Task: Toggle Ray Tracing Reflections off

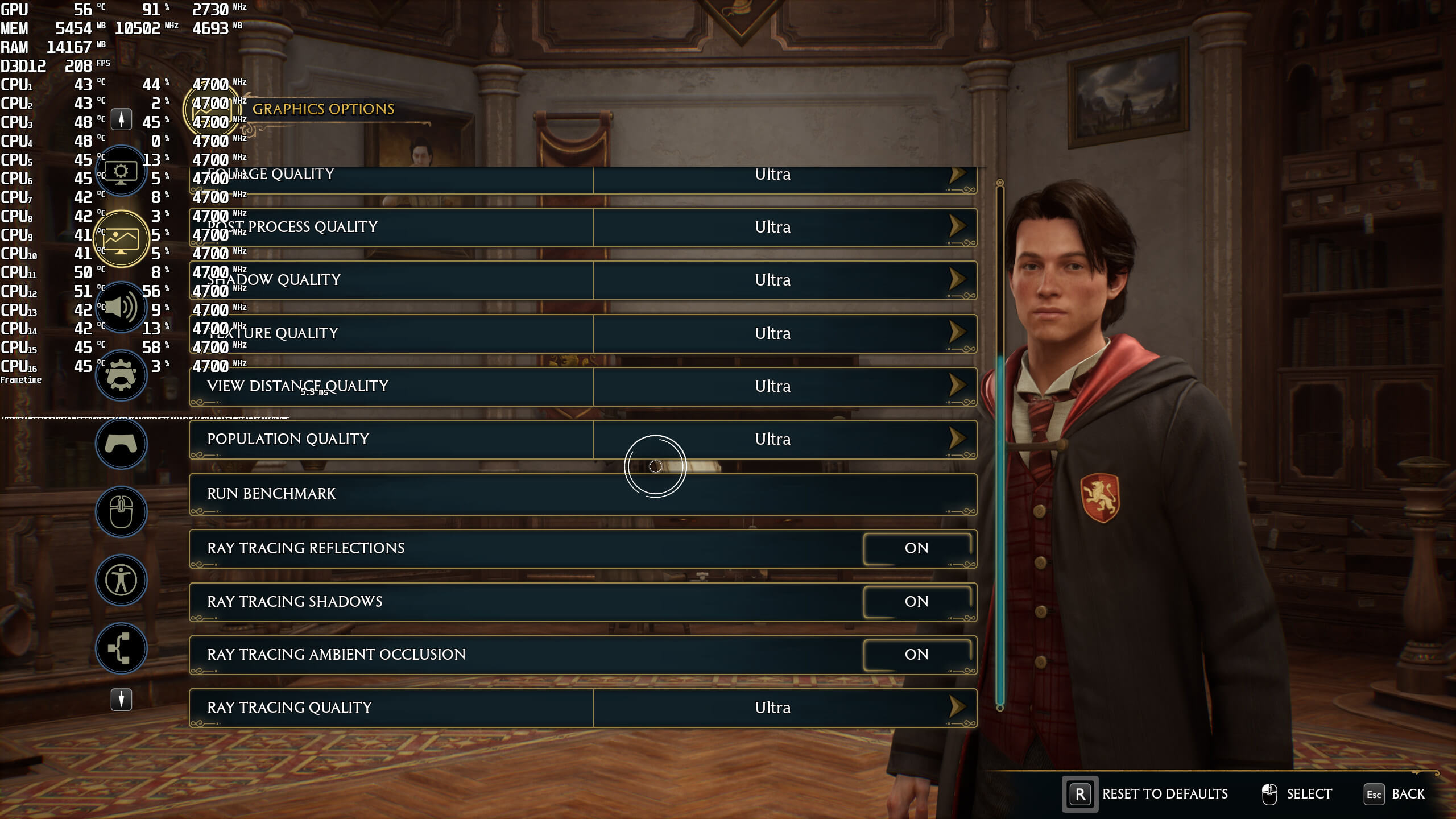Action: click(x=916, y=548)
